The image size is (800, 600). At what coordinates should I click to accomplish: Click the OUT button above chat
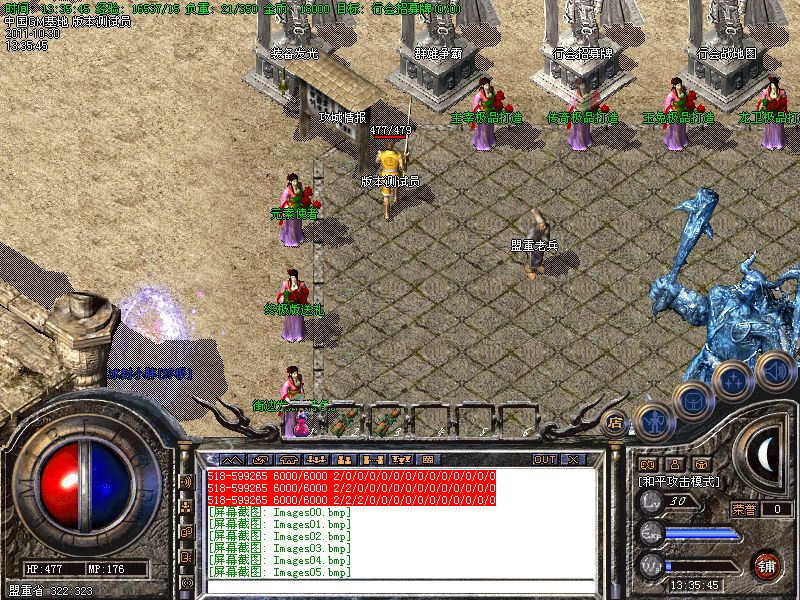(545, 460)
